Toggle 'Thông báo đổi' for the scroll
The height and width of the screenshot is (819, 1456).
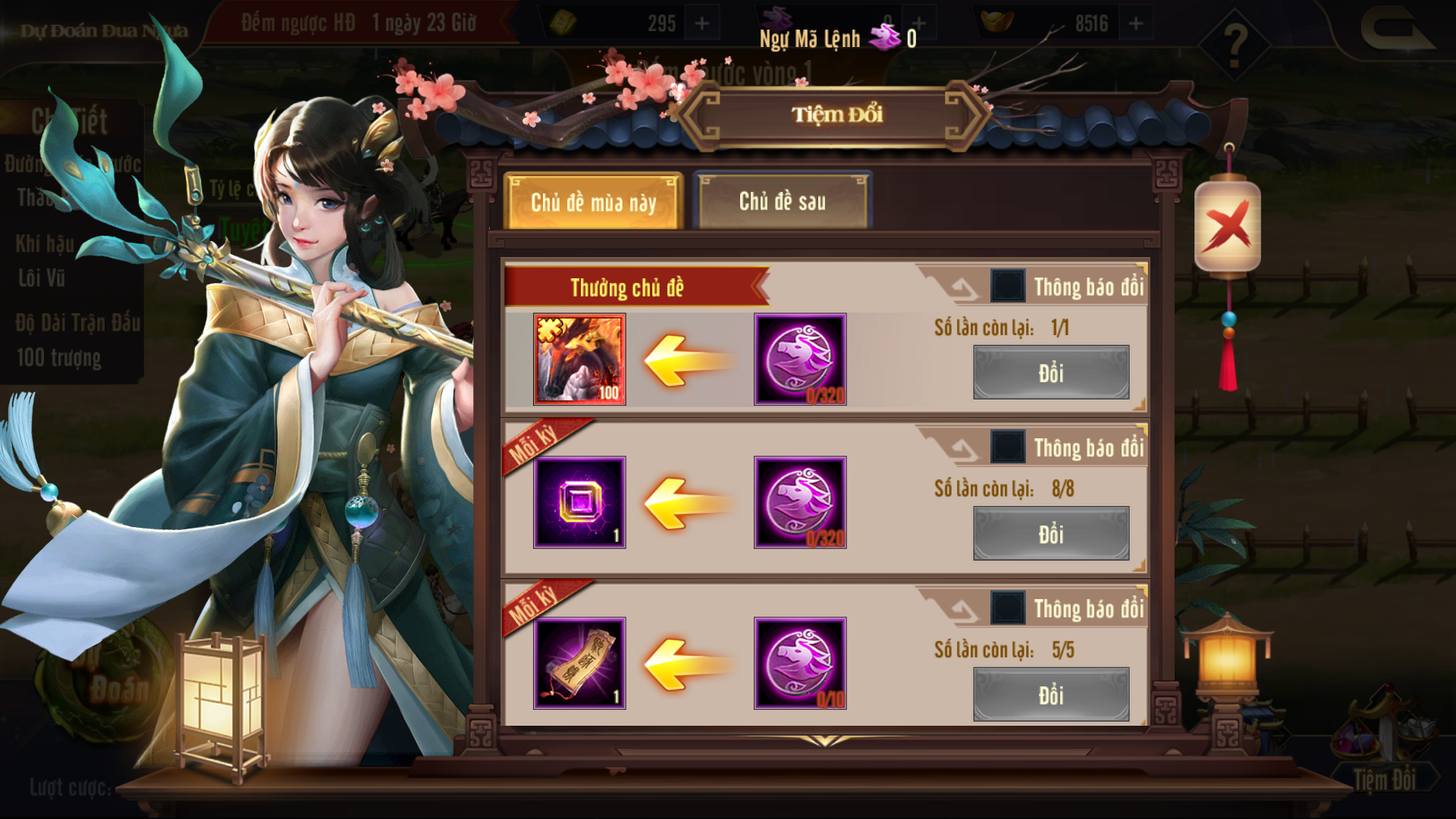pos(1008,608)
